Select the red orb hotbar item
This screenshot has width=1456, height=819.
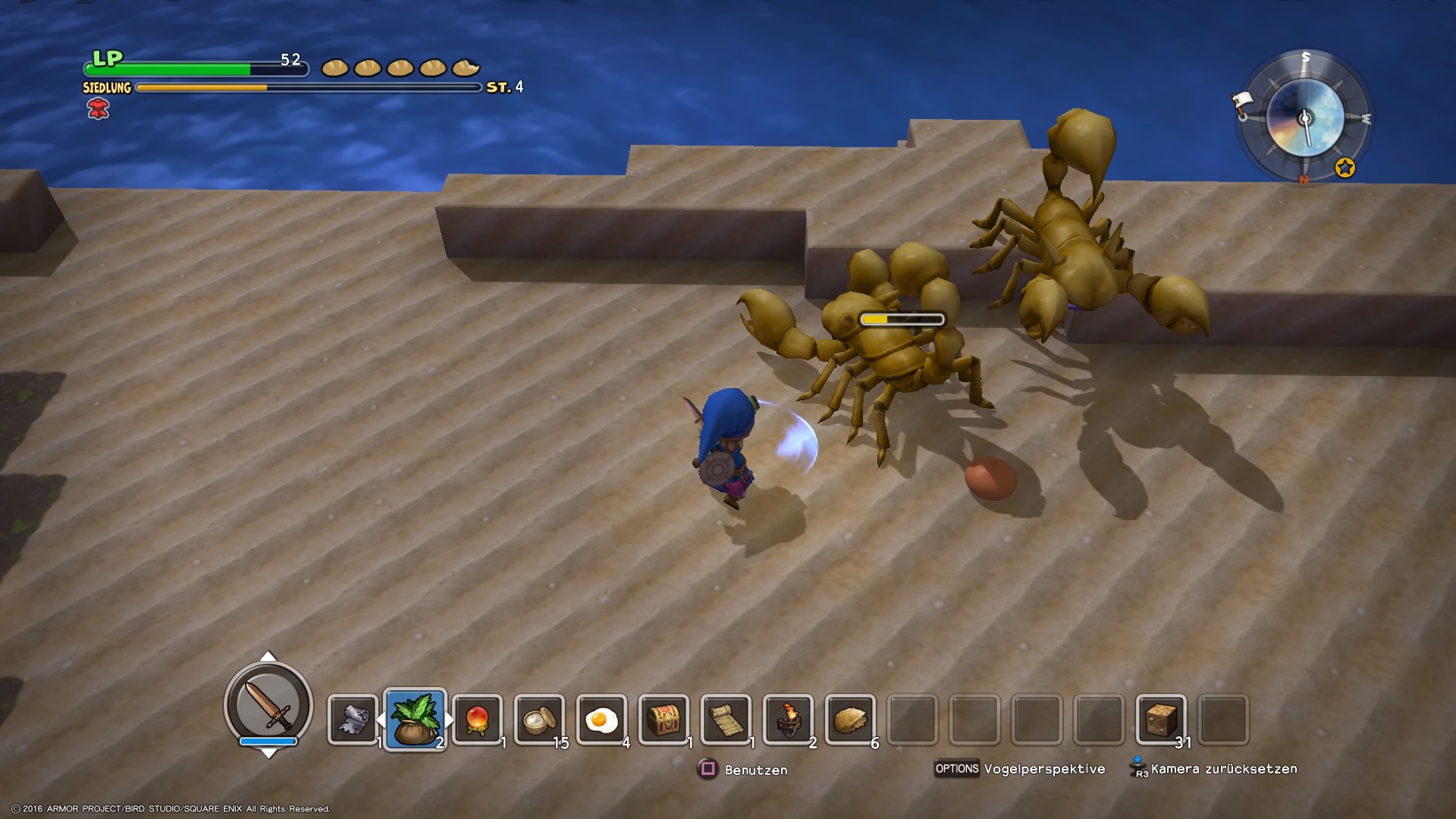click(478, 720)
